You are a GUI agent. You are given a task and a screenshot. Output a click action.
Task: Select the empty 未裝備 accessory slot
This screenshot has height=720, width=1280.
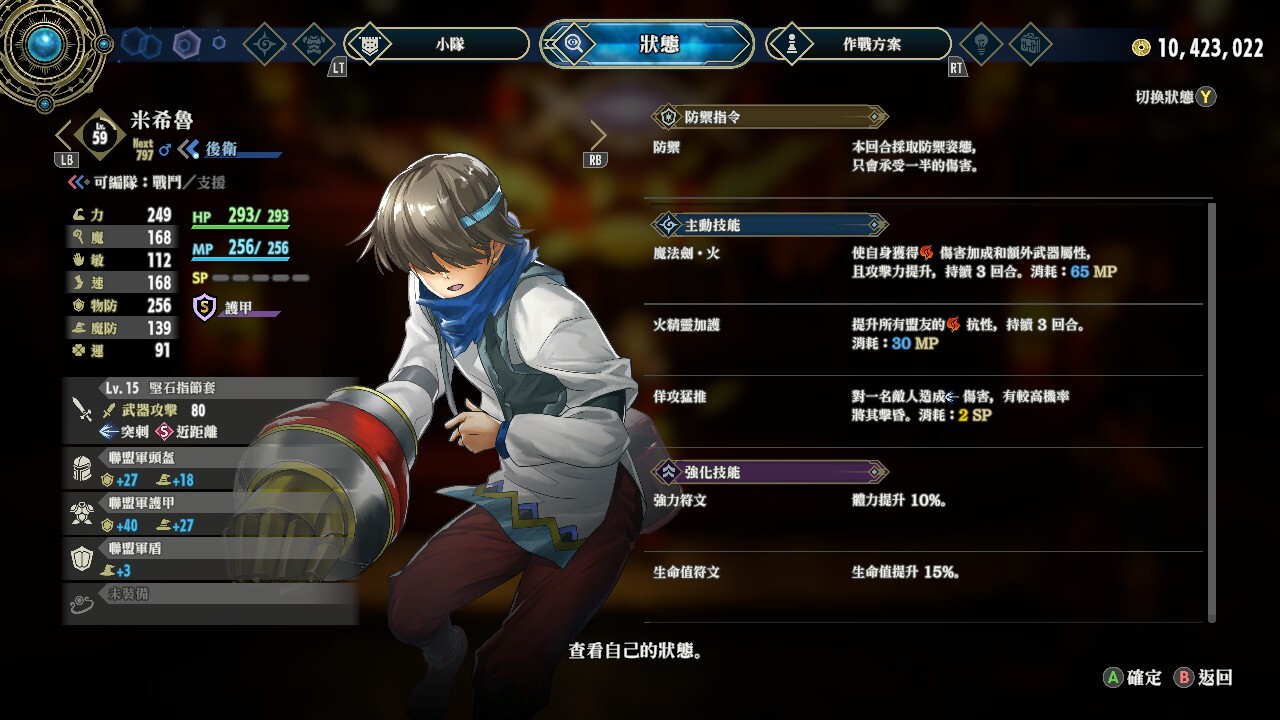point(210,601)
